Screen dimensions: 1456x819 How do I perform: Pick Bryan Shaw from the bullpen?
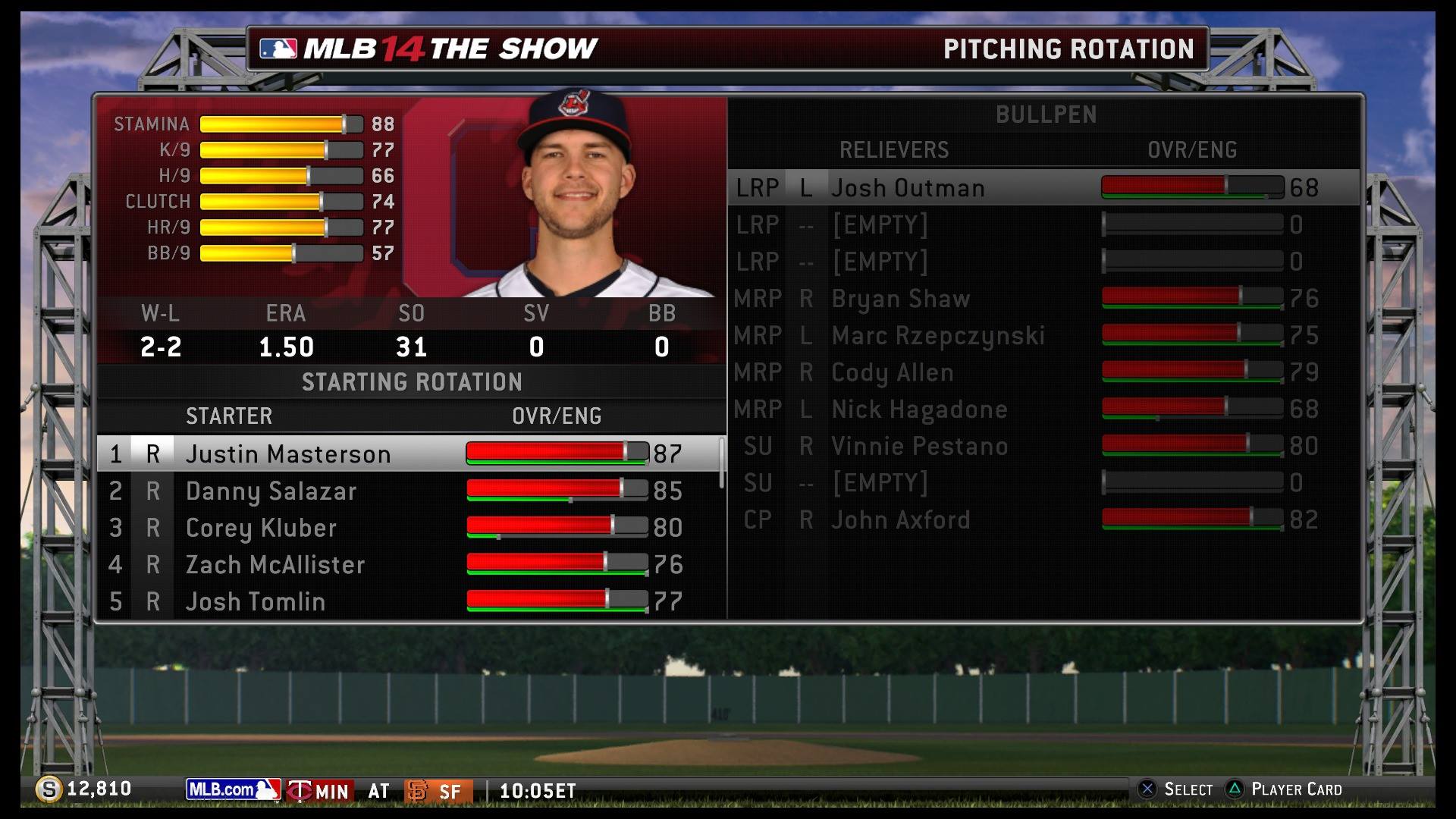pos(900,299)
